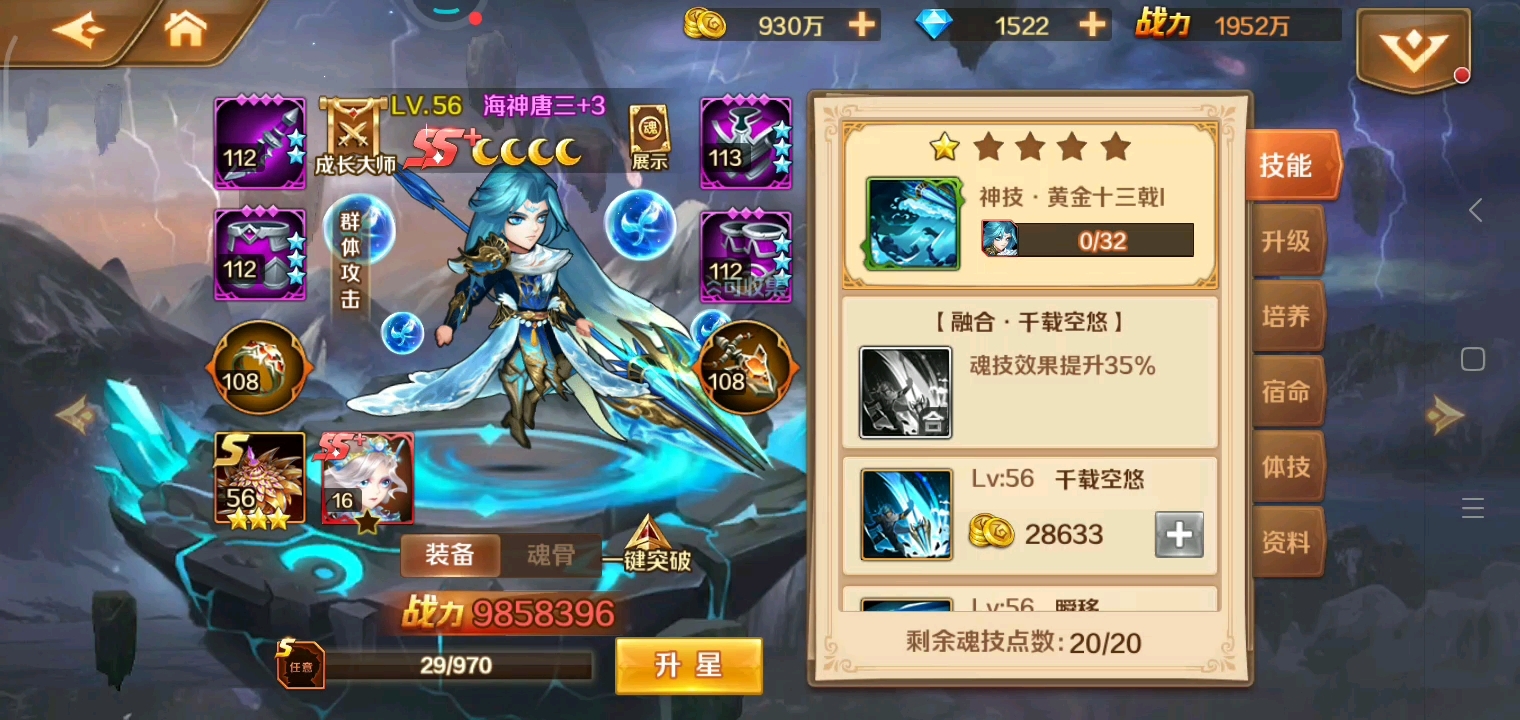1520x720 pixels.
Task: Collapse the panel using the left chevron arrow
Action: tap(1477, 210)
